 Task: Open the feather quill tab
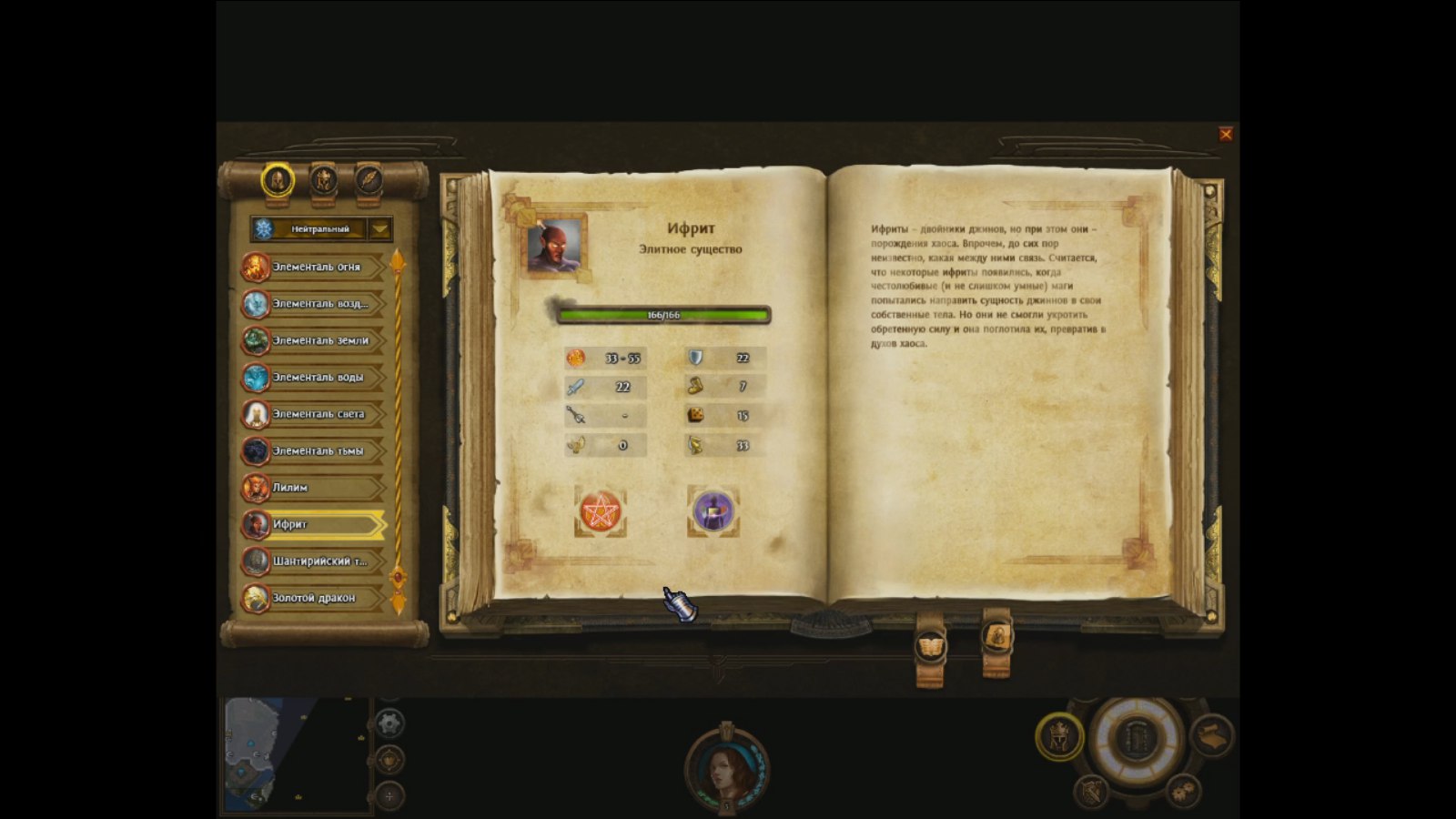[x=369, y=180]
